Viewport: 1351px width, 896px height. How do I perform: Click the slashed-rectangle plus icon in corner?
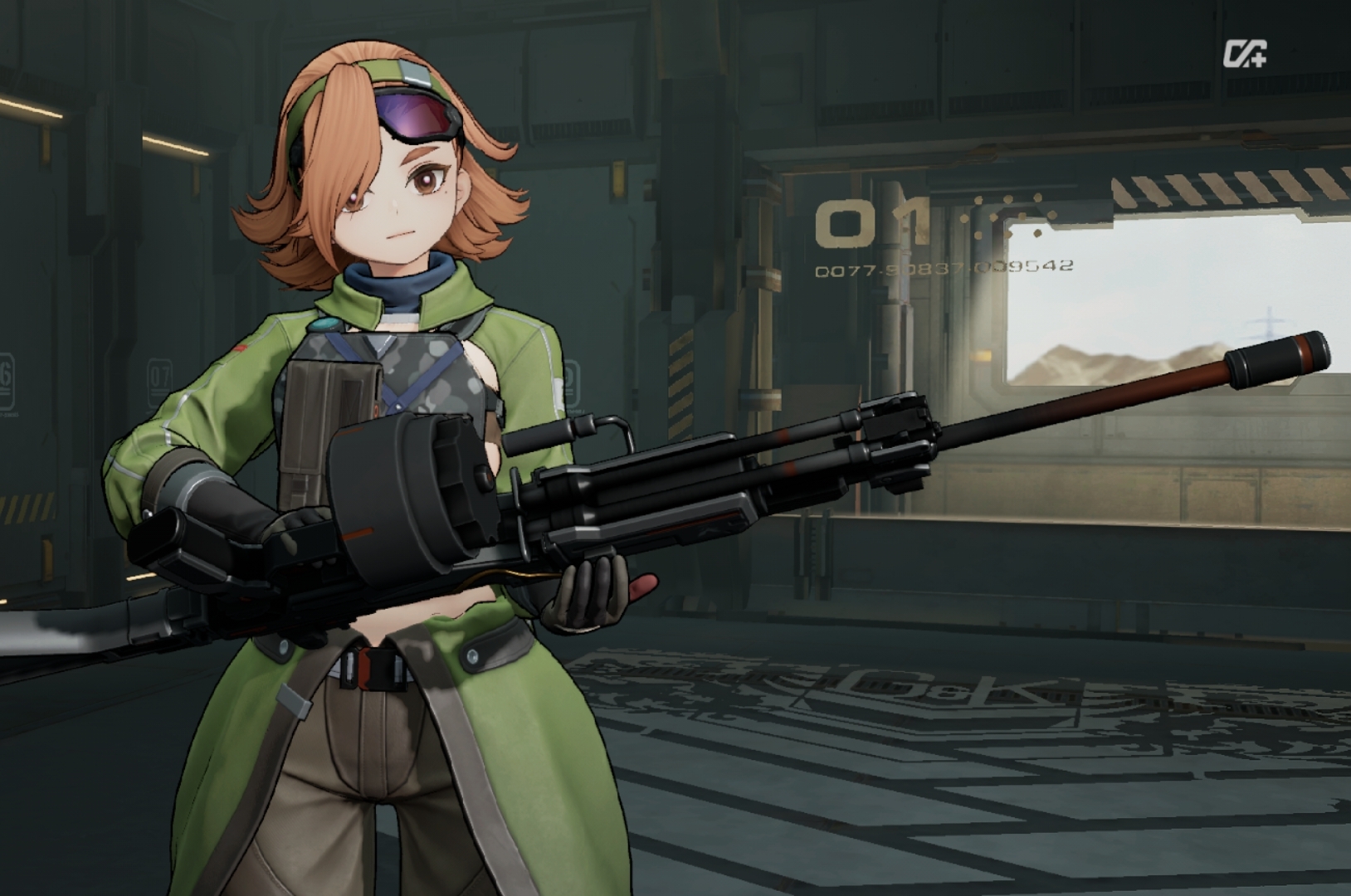(x=1244, y=54)
